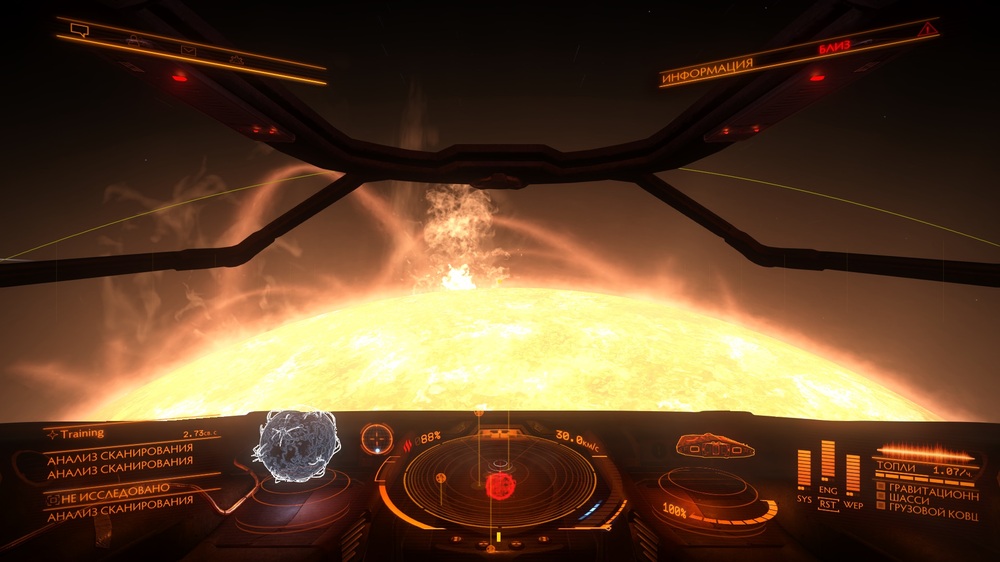Open the chat speech-bubble comms icon
Image resolution: width=1000 pixels, height=562 pixels.
click(79, 31)
